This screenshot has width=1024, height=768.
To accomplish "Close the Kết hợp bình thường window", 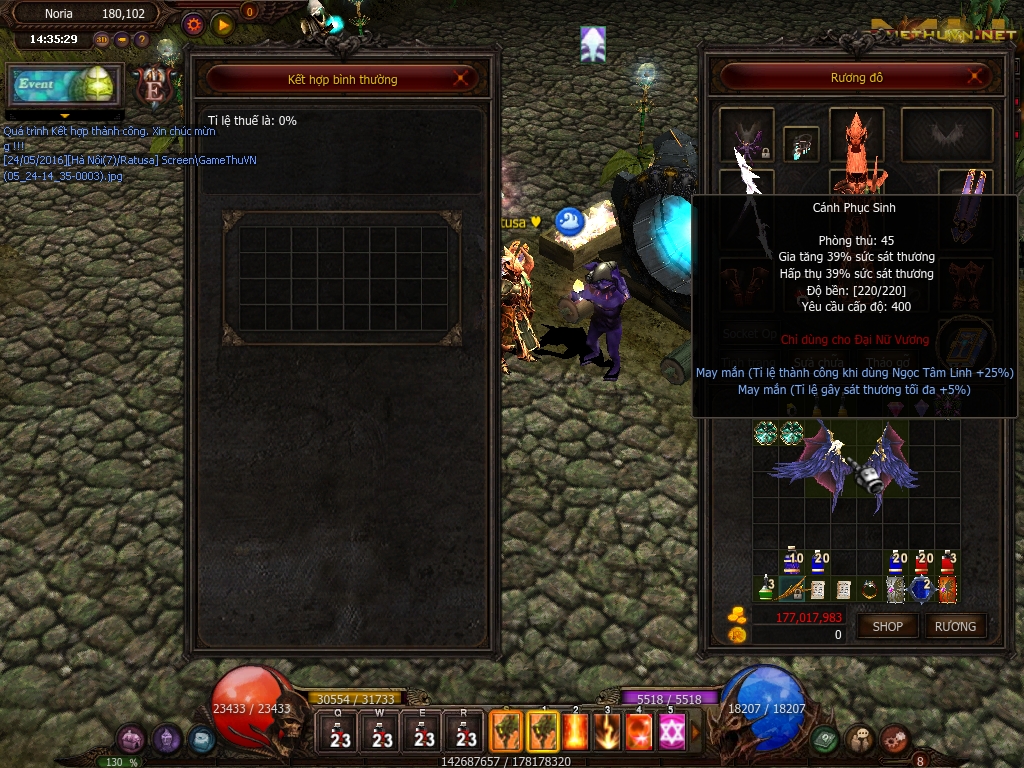I will (461, 79).
